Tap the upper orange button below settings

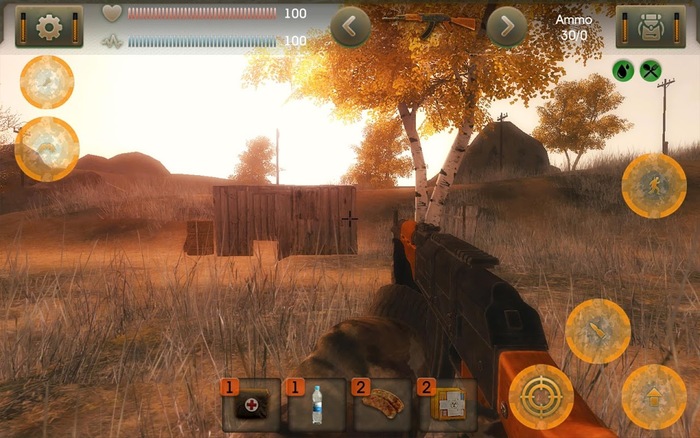point(47,81)
